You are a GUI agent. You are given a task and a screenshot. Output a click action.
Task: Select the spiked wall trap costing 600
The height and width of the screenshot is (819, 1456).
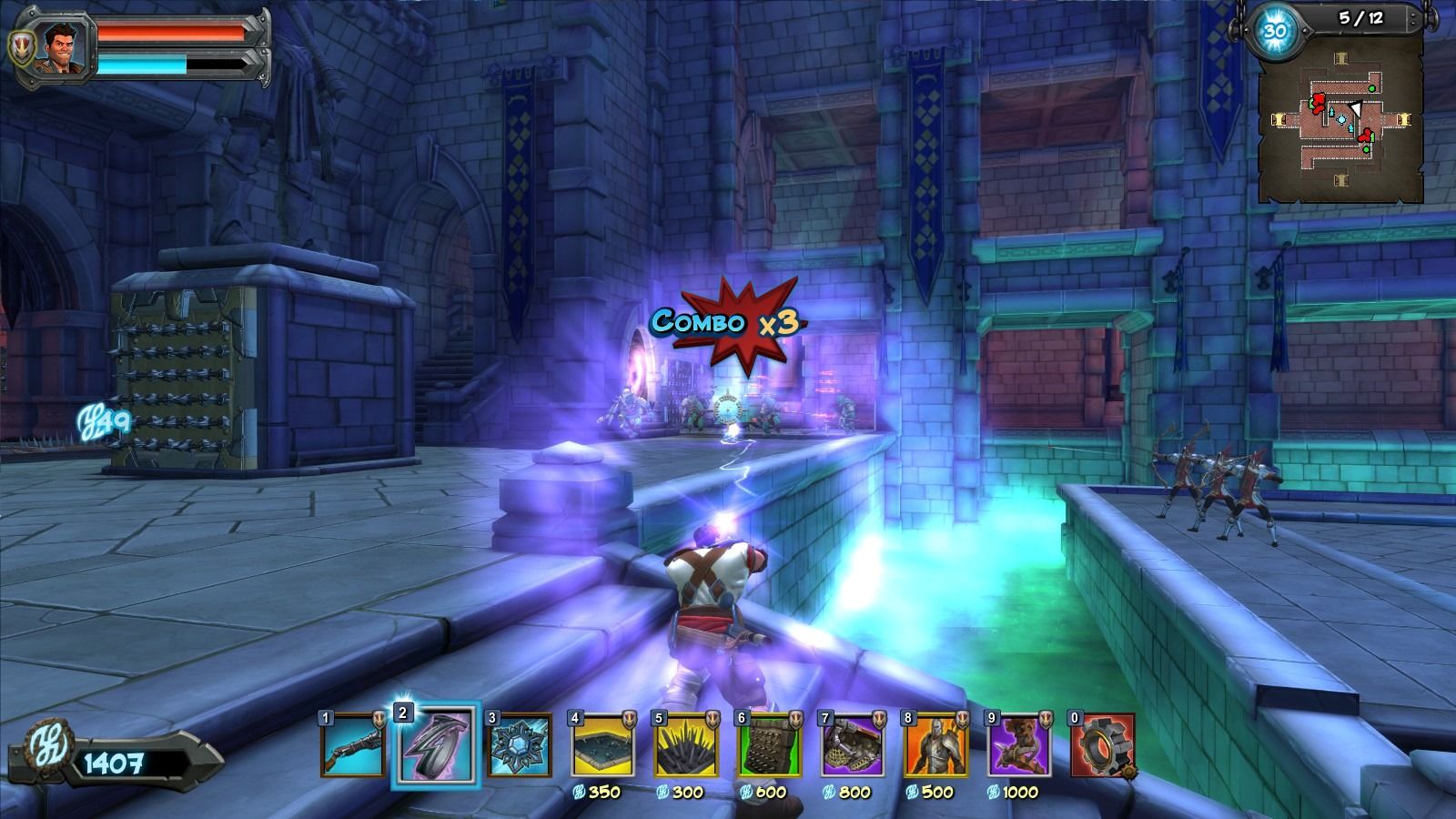770,745
